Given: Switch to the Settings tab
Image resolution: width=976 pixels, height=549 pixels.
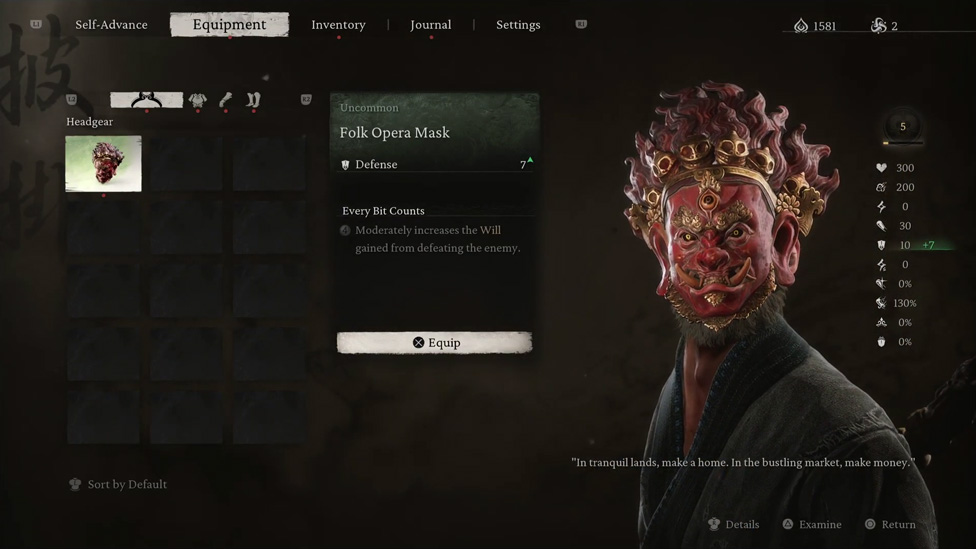Looking at the screenshot, I should 518,25.
